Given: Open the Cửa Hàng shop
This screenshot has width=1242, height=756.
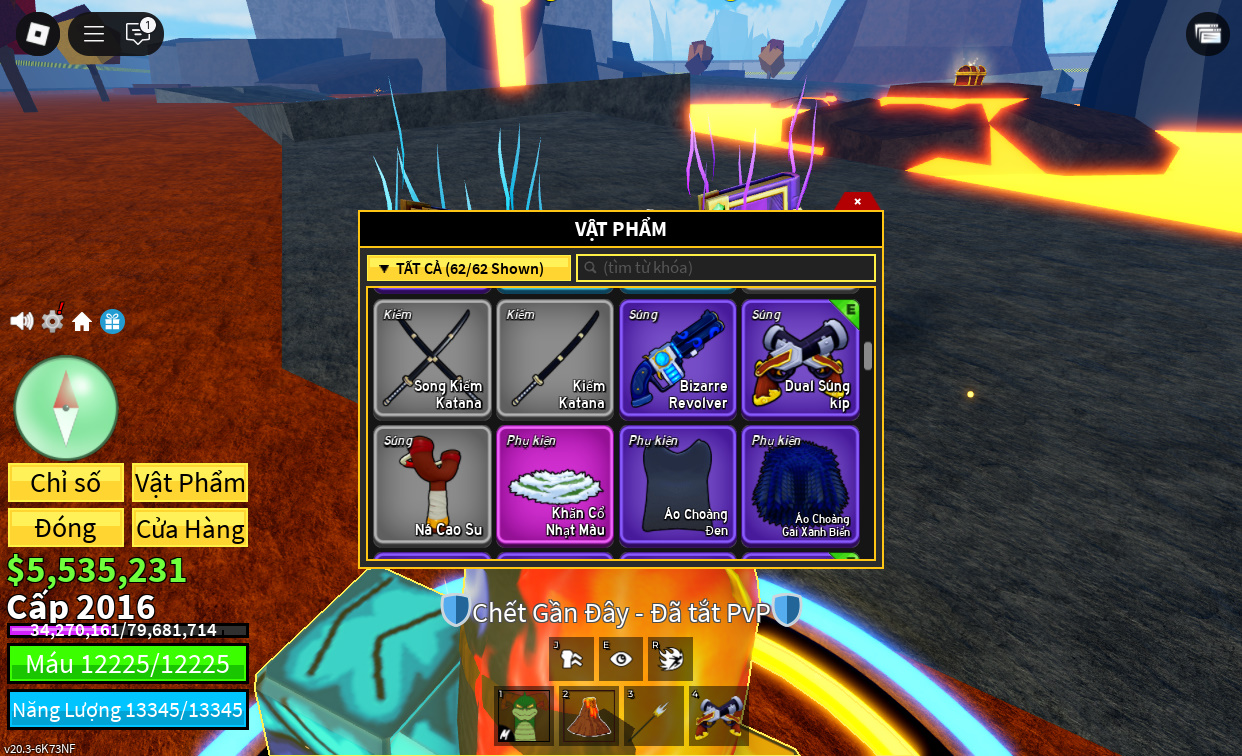Looking at the screenshot, I should (190, 528).
